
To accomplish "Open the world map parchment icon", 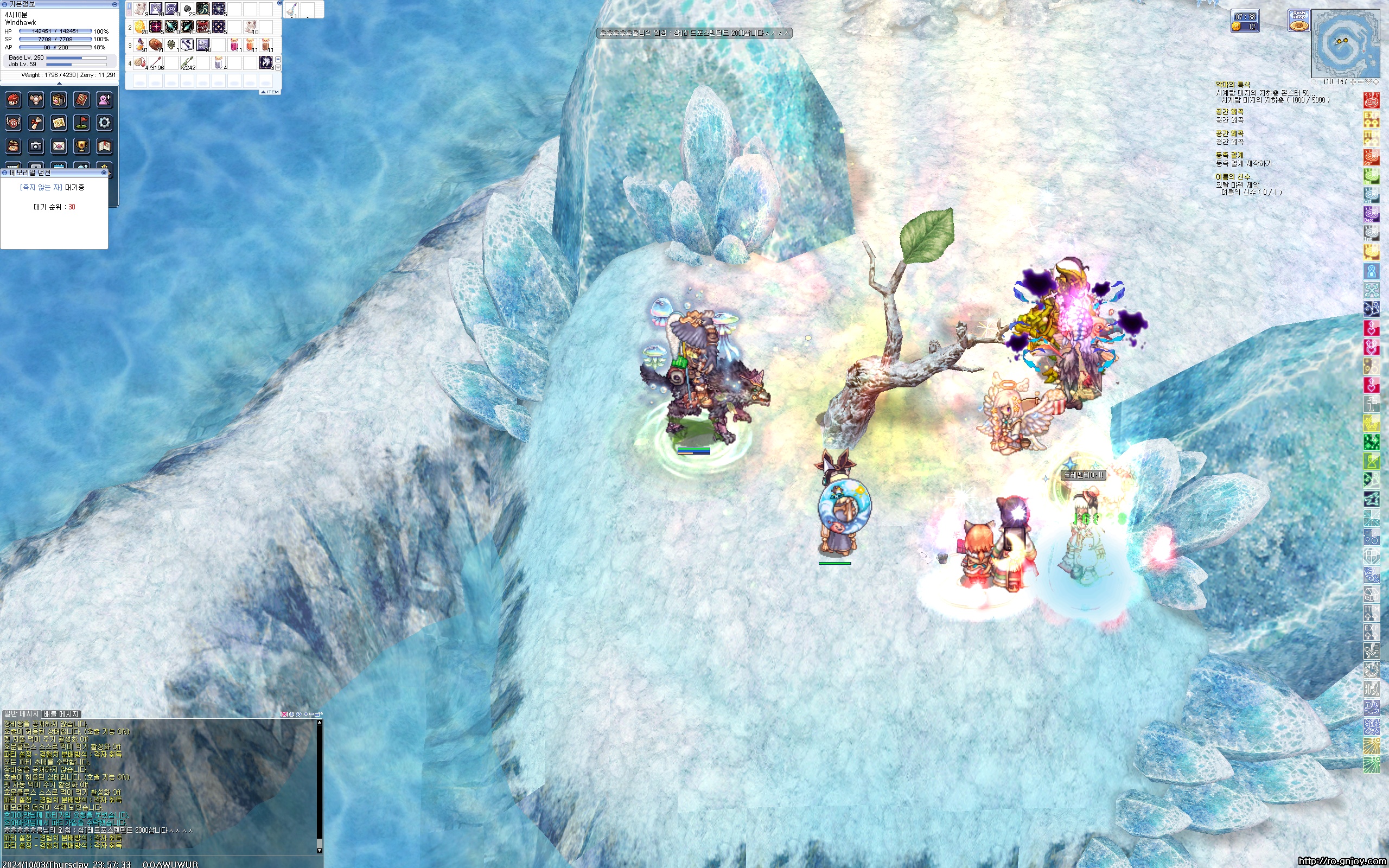I will 59,123.
